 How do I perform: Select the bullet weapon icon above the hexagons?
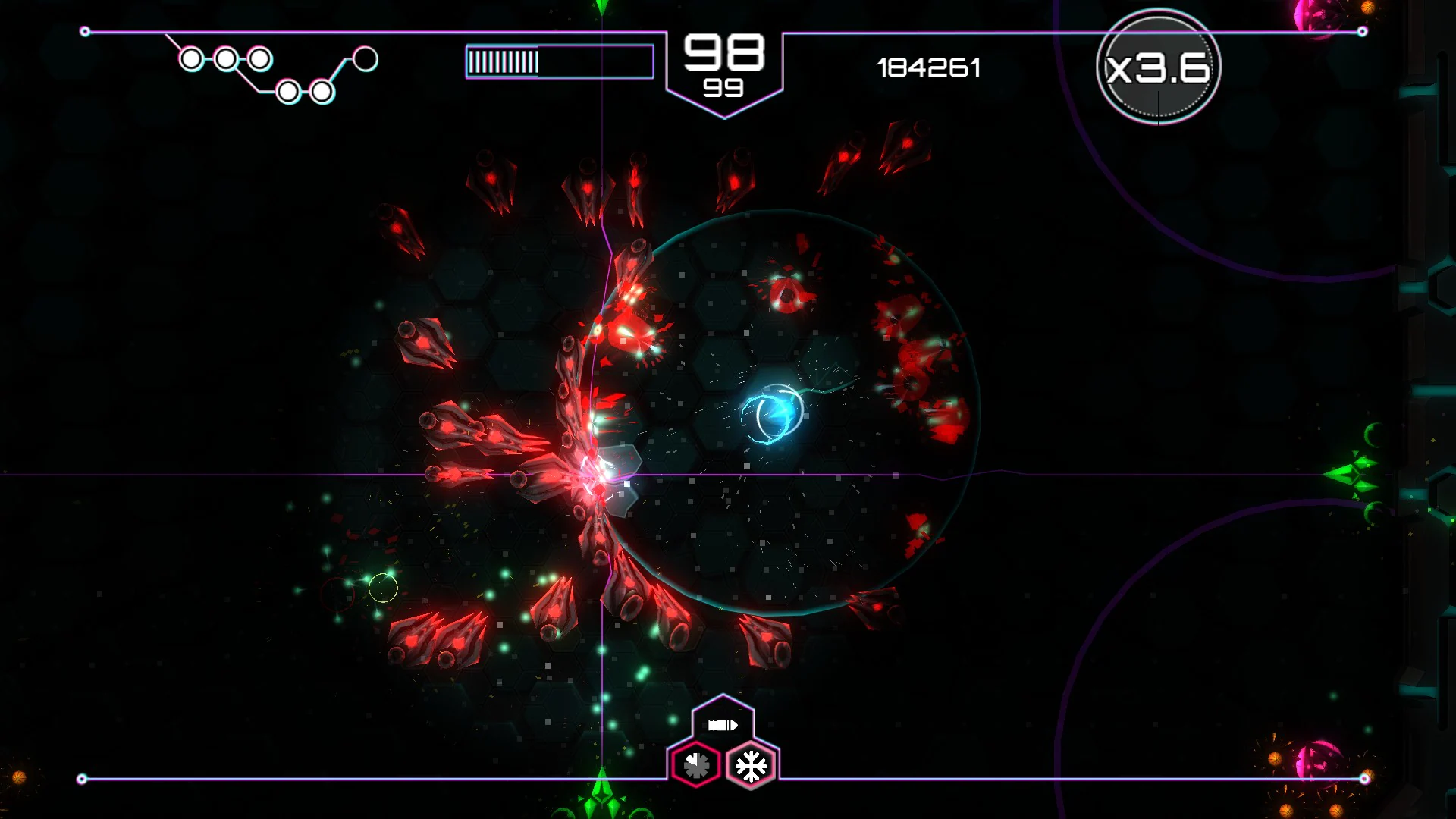click(x=723, y=724)
